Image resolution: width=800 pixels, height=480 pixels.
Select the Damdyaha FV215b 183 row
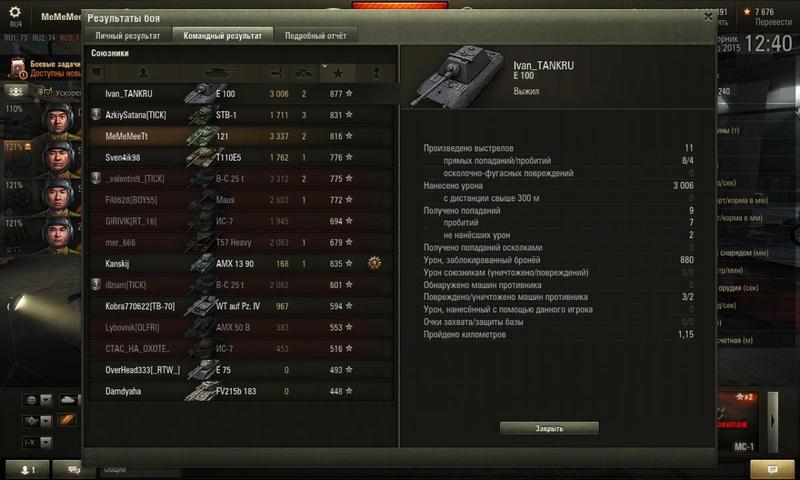tap(240, 391)
